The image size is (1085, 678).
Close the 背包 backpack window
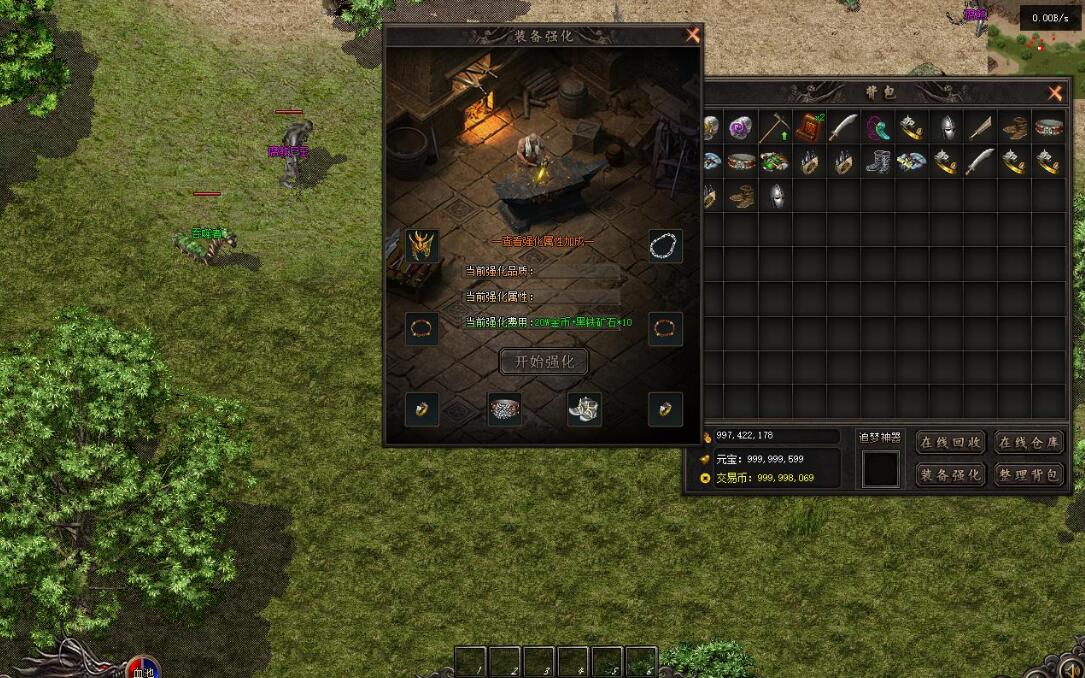click(1055, 93)
